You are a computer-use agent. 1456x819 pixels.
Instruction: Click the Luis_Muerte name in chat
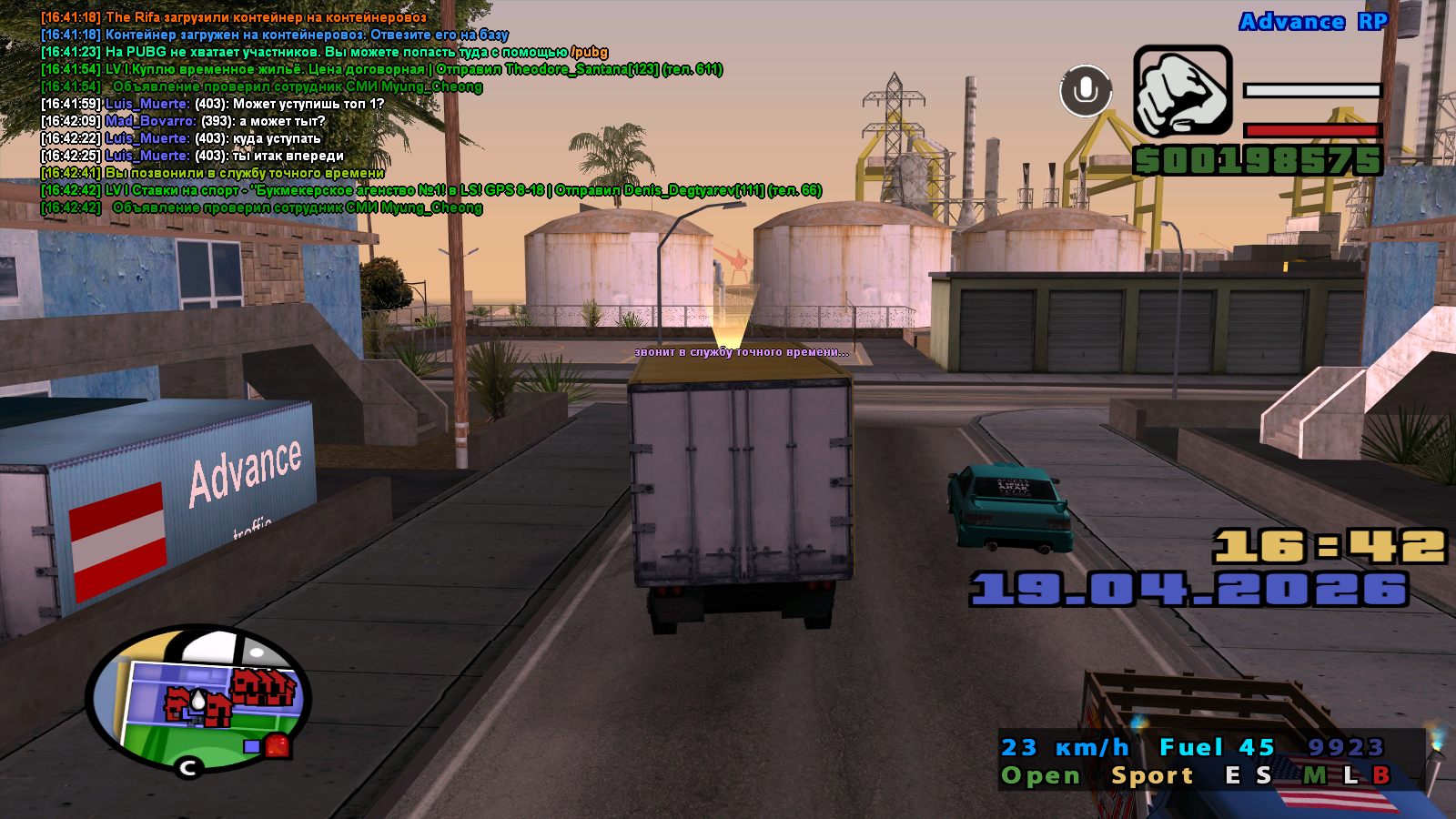click(147, 104)
